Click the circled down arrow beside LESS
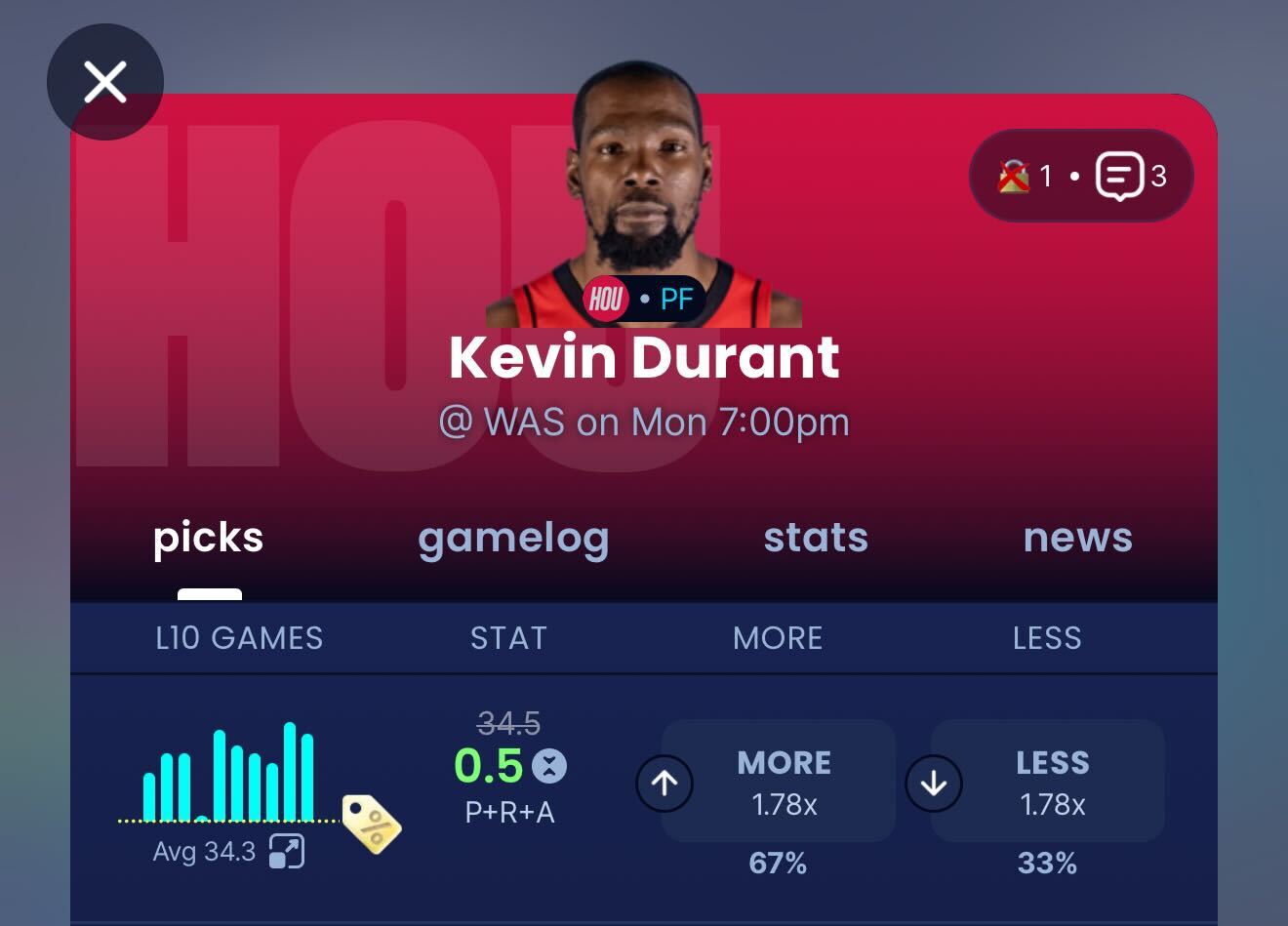The image size is (1288, 926). pyautogui.click(x=934, y=783)
